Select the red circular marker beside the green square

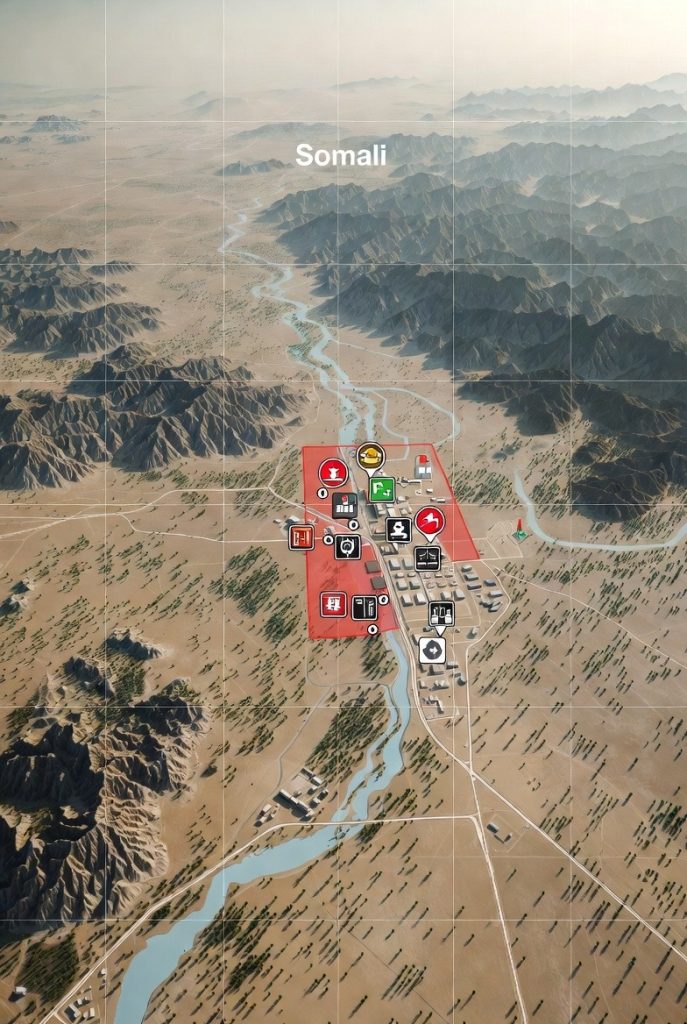333,472
